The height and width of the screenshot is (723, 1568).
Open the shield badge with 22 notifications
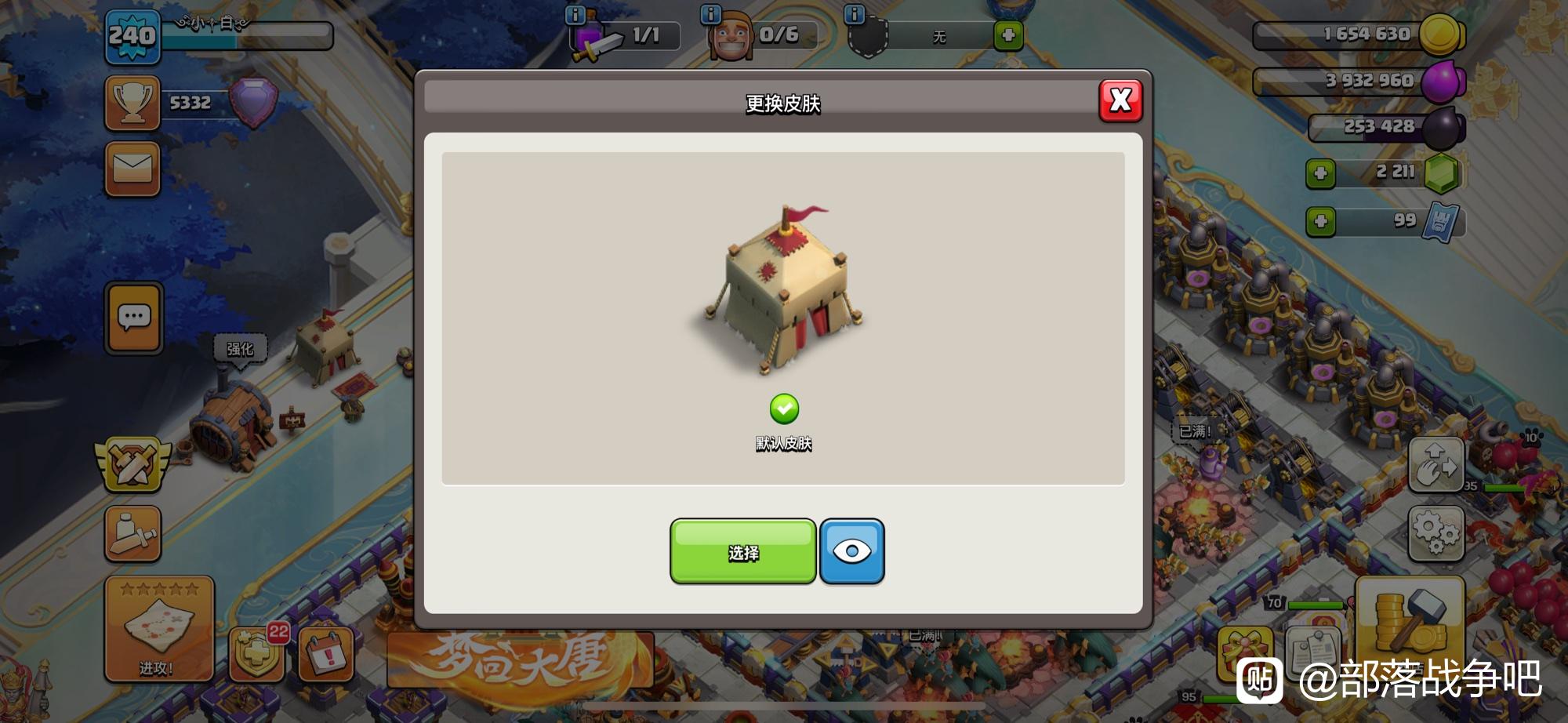pos(257,652)
